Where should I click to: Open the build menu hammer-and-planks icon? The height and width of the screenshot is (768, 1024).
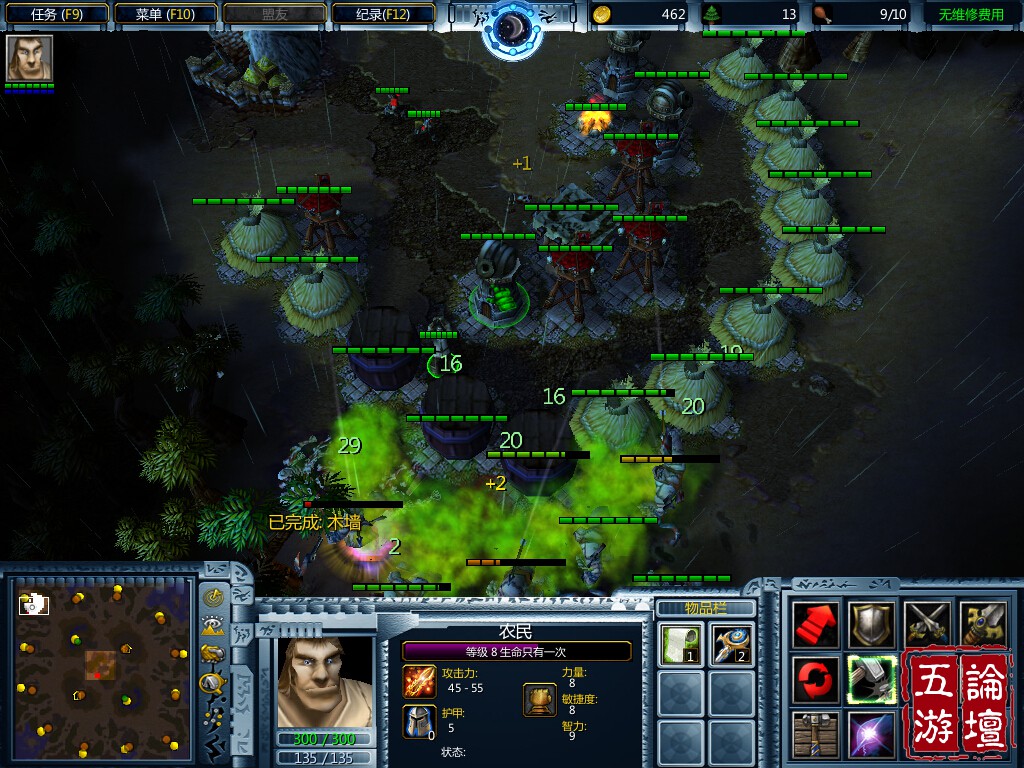816,735
